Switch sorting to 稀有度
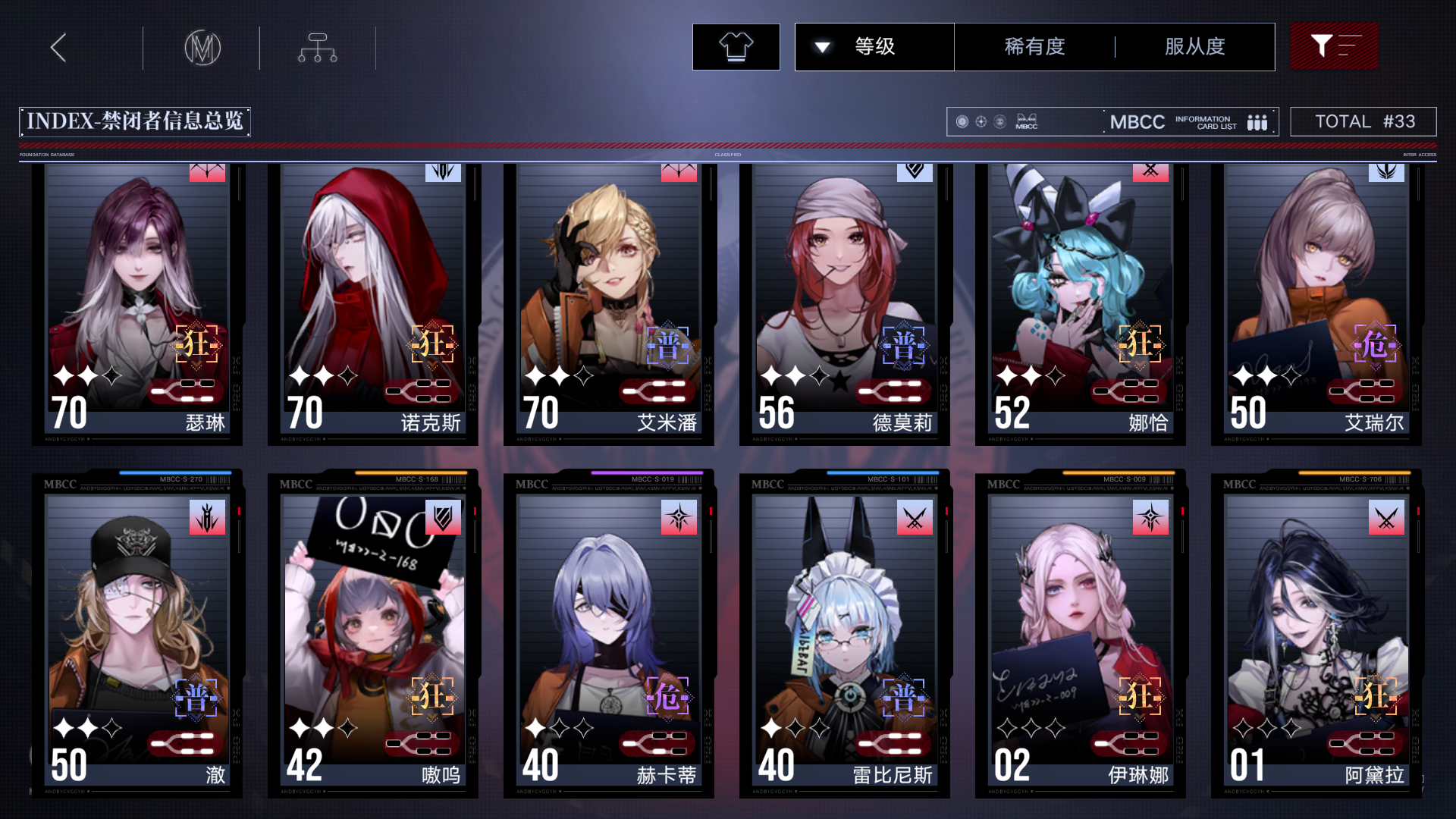Viewport: 1456px width, 819px height. pyautogui.click(x=1034, y=46)
